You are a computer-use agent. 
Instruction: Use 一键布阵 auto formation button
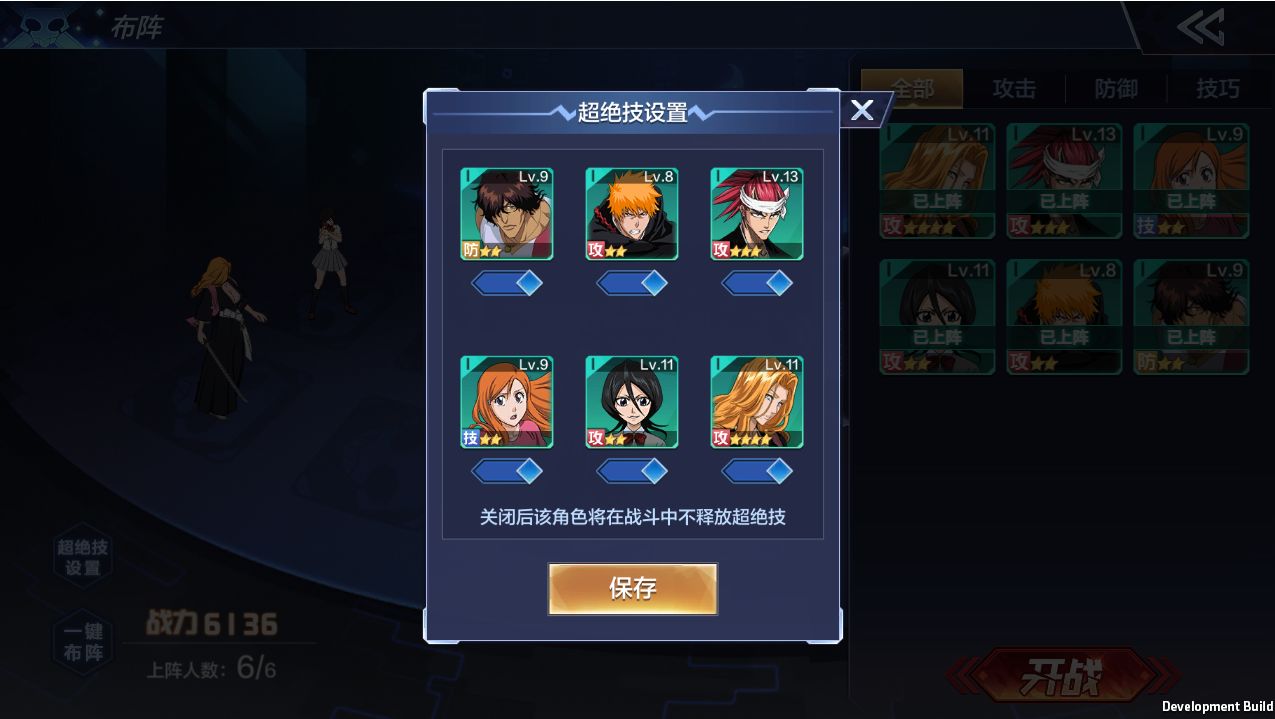pyautogui.click(x=83, y=643)
